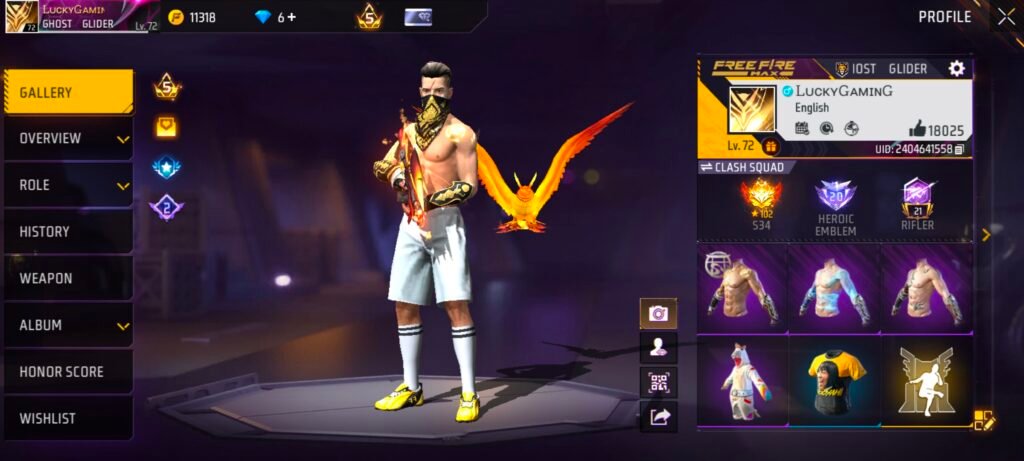View the Honor Score page

coord(68,372)
